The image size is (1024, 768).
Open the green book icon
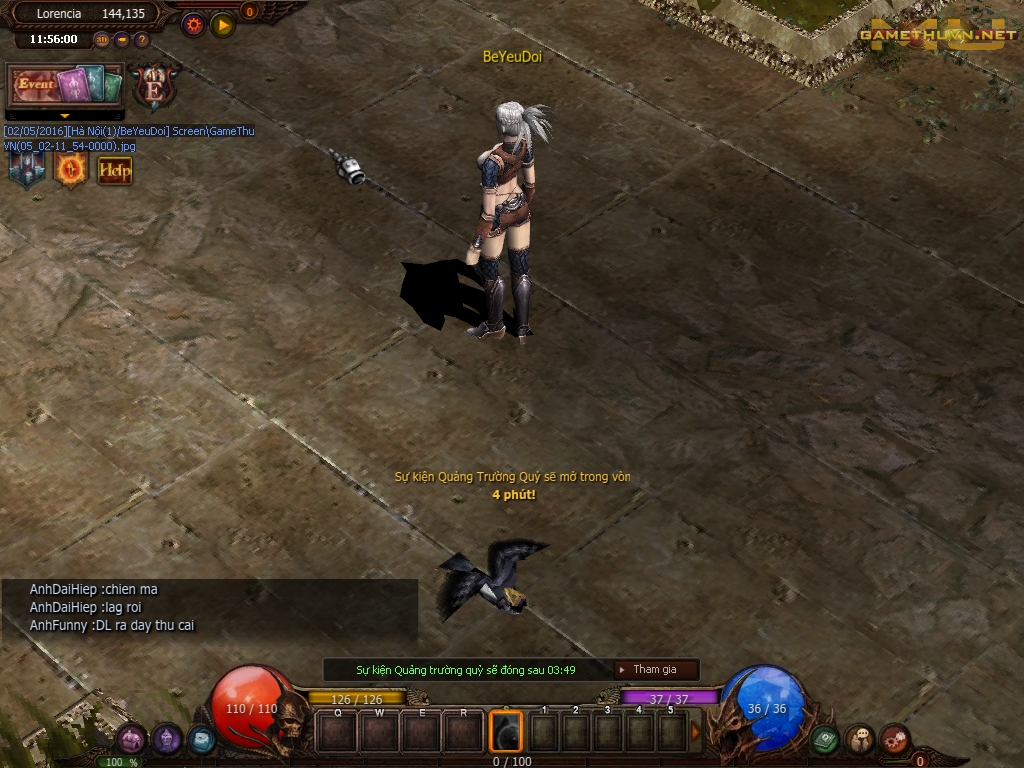pyautogui.click(x=824, y=739)
